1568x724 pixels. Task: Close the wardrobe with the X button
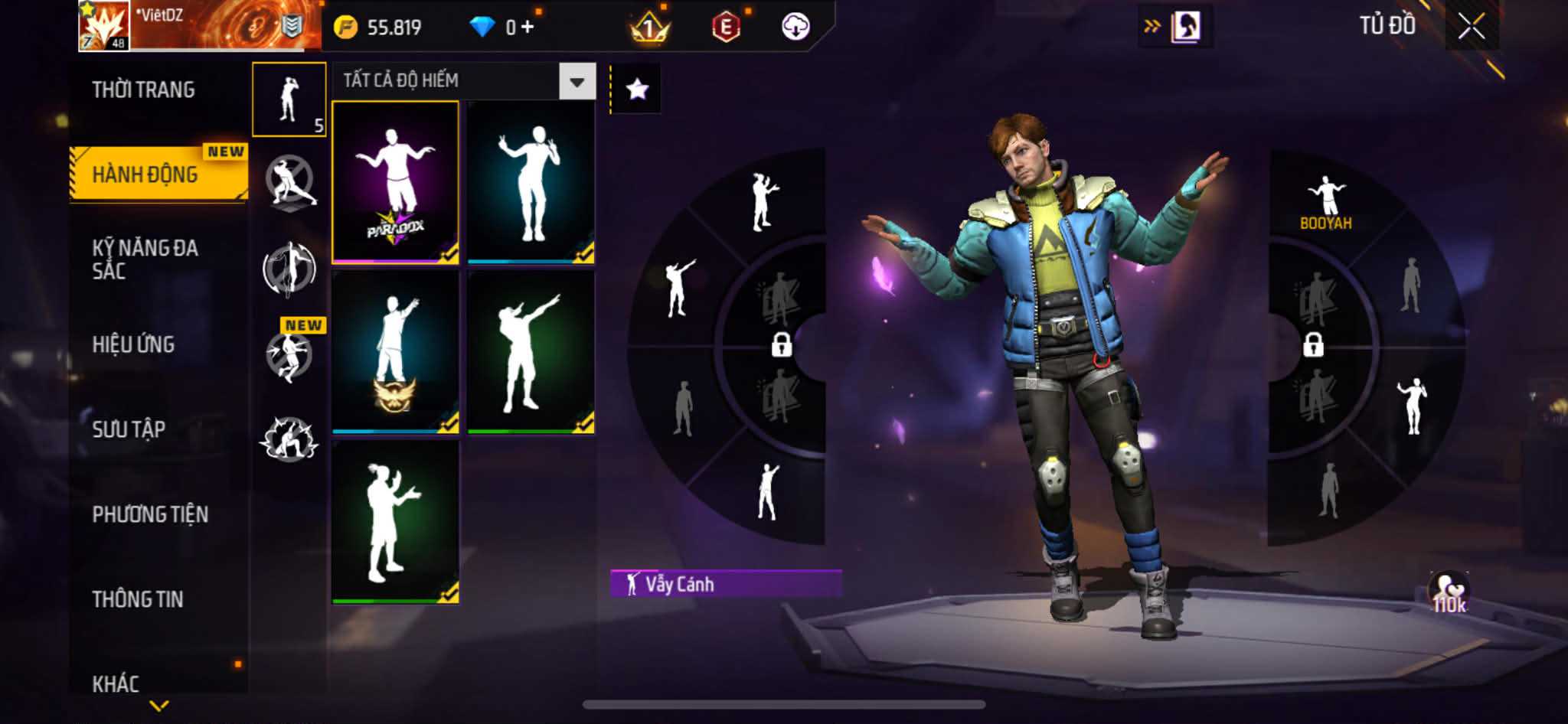[1471, 27]
